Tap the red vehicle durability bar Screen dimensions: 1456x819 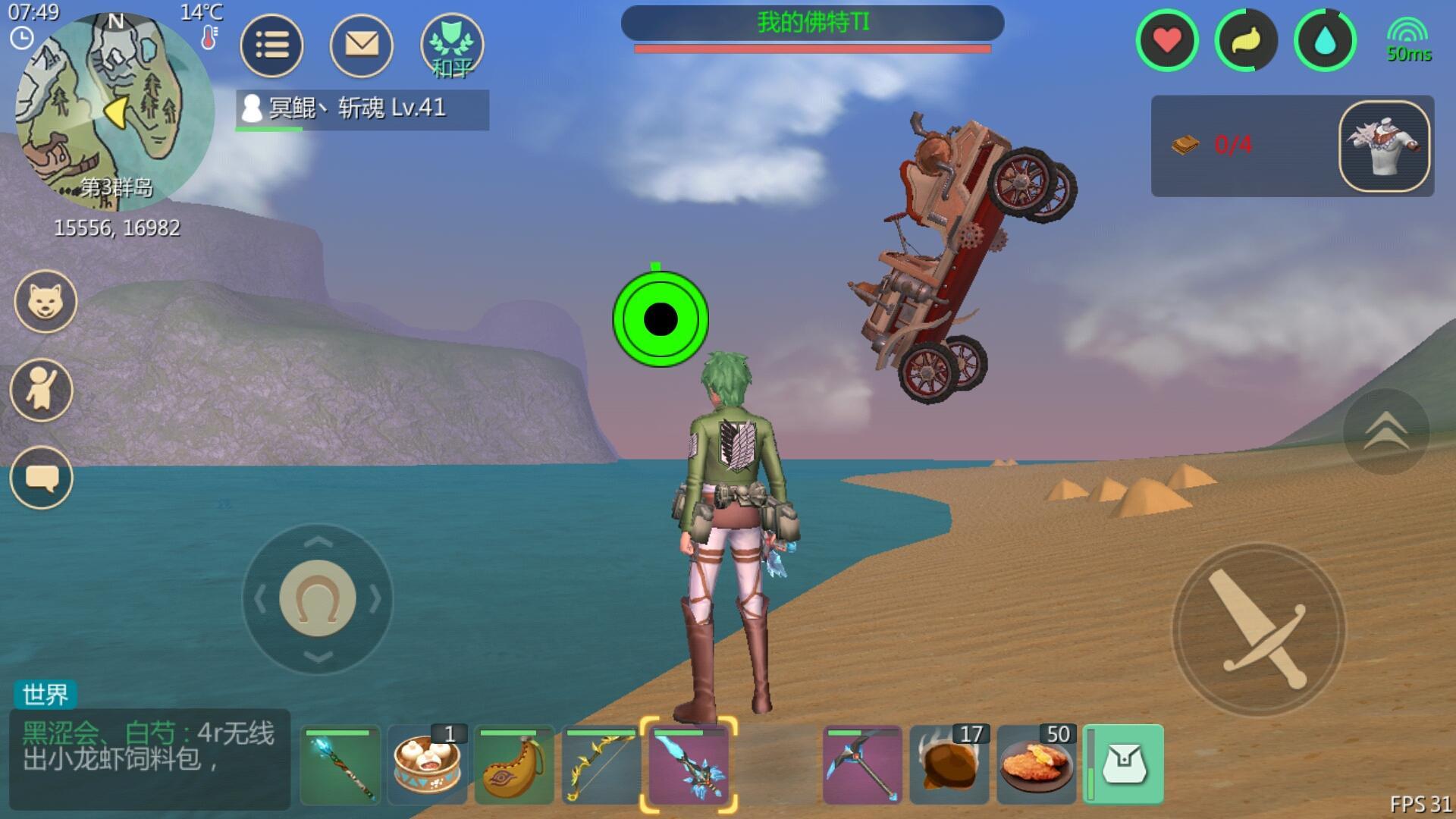tap(812, 49)
